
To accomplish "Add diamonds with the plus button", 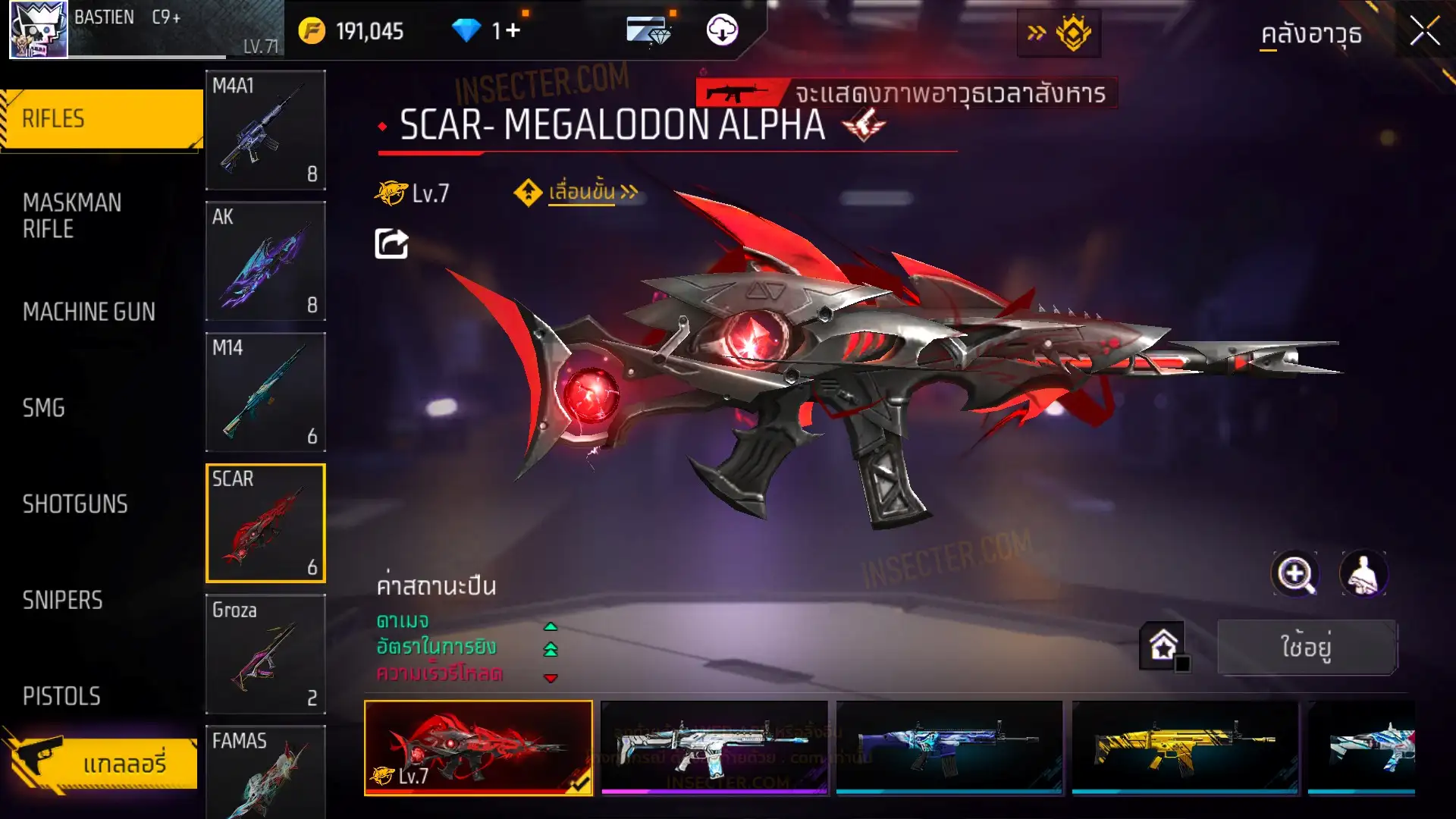I will coord(513,31).
